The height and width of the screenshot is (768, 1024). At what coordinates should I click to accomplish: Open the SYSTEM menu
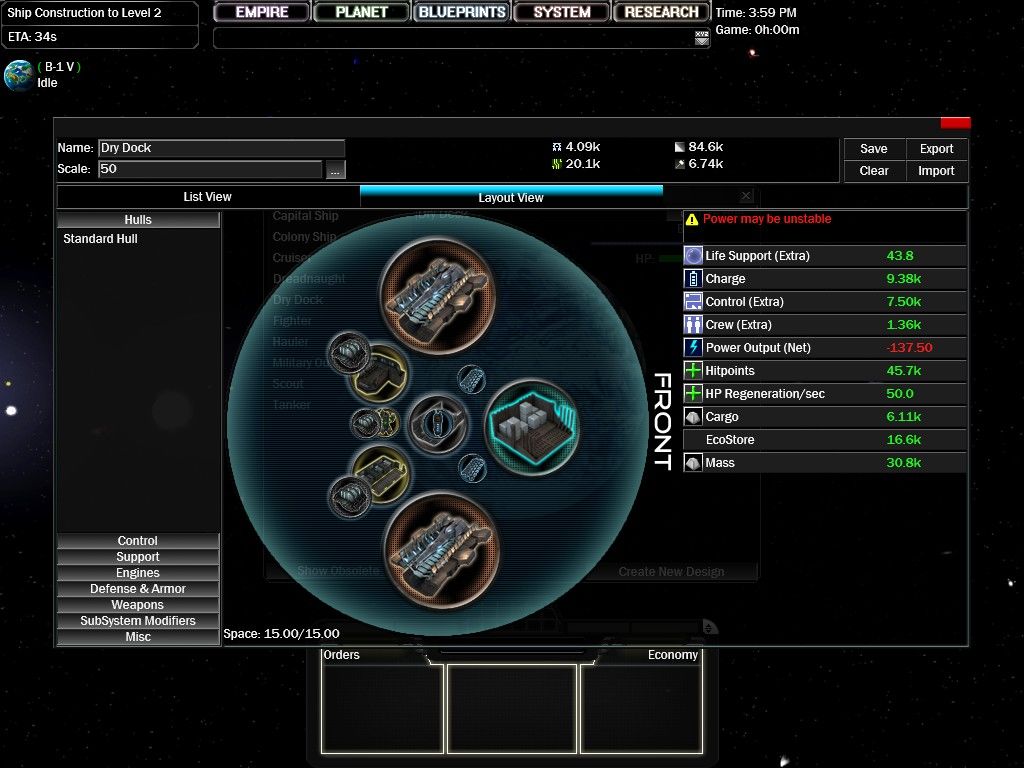click(561, 12)
